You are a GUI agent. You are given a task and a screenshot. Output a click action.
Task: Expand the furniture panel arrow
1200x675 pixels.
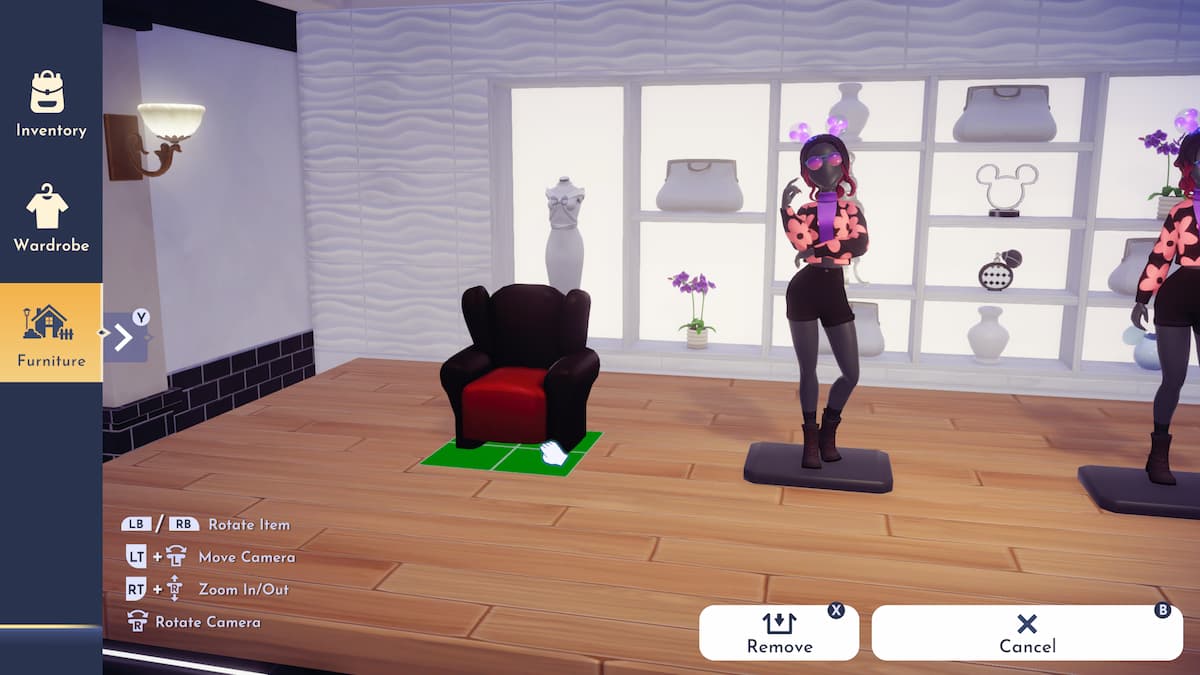125,337
